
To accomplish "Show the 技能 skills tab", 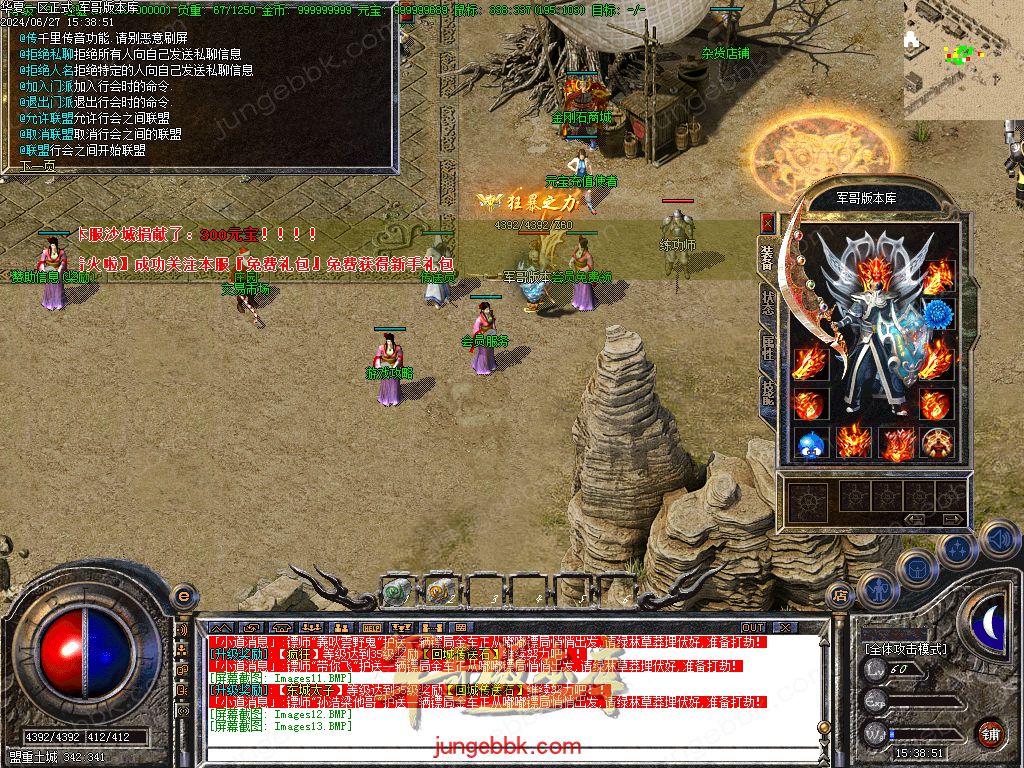I will [x=768, y=390].
